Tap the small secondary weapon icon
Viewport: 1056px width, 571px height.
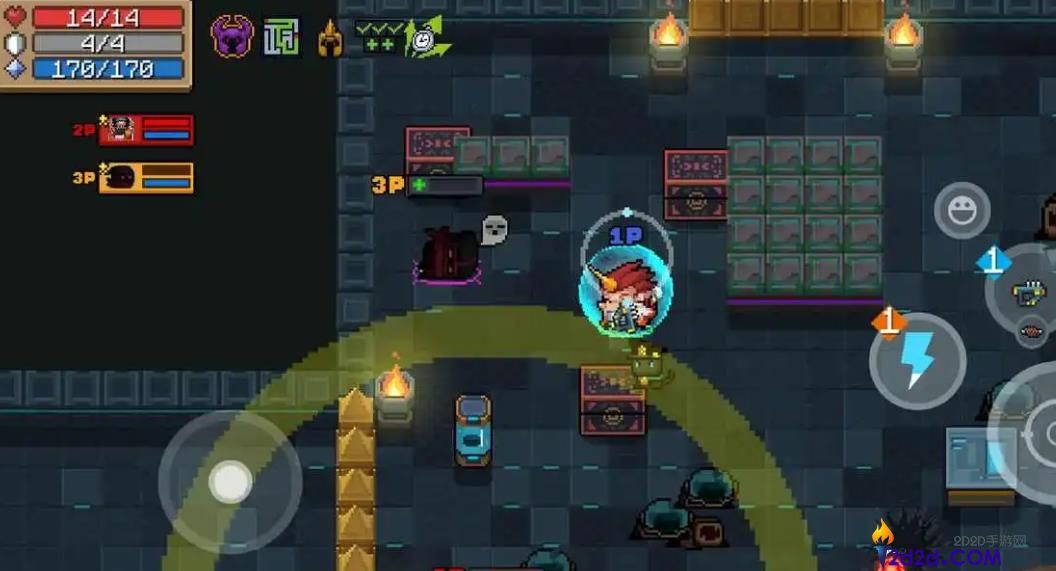click(x=1030, y=332)
